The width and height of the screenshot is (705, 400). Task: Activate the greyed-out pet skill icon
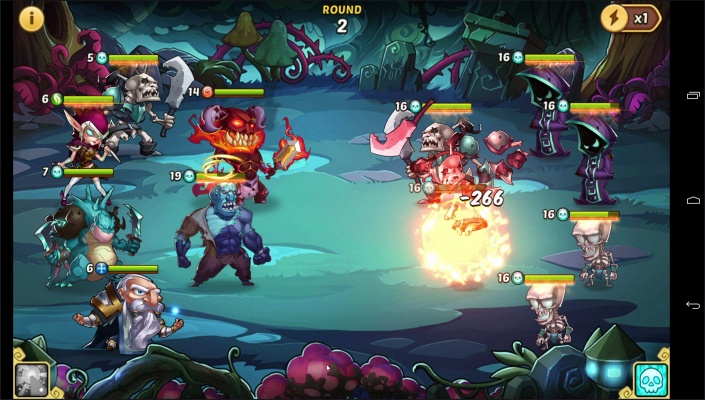[x=31, y=378]
